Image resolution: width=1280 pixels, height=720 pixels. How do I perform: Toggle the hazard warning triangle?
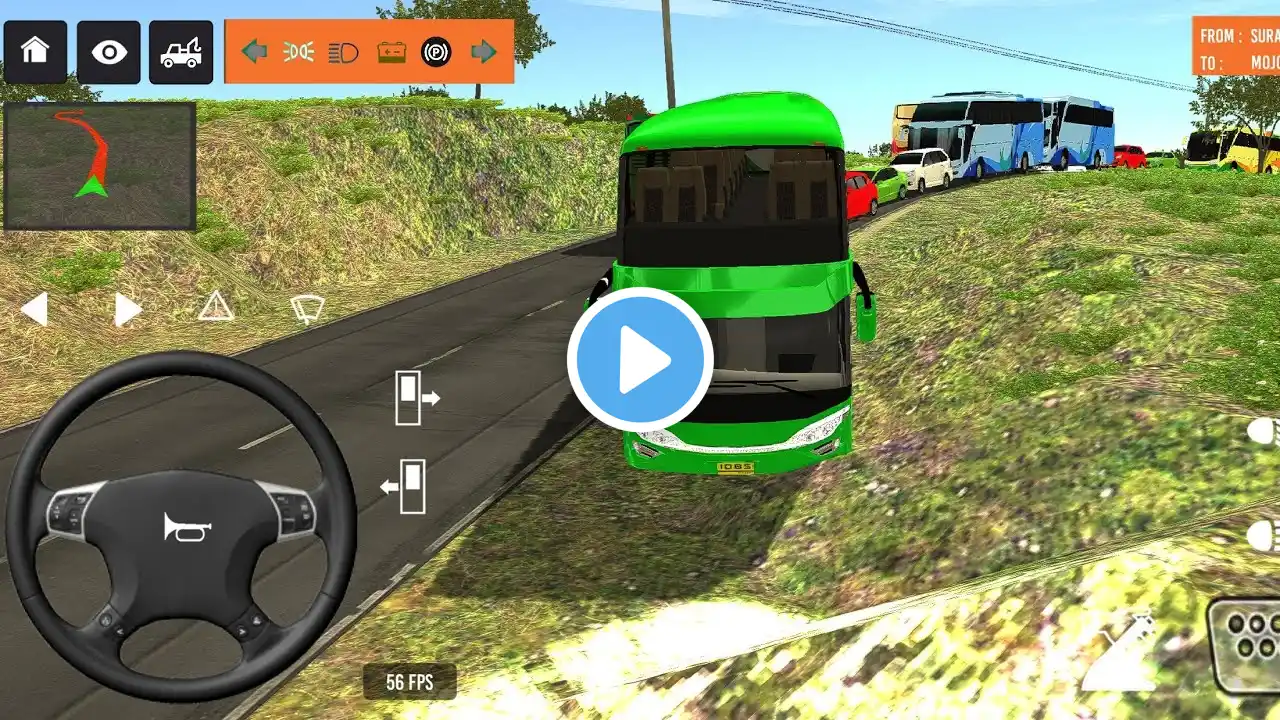(x=215, y=307)
